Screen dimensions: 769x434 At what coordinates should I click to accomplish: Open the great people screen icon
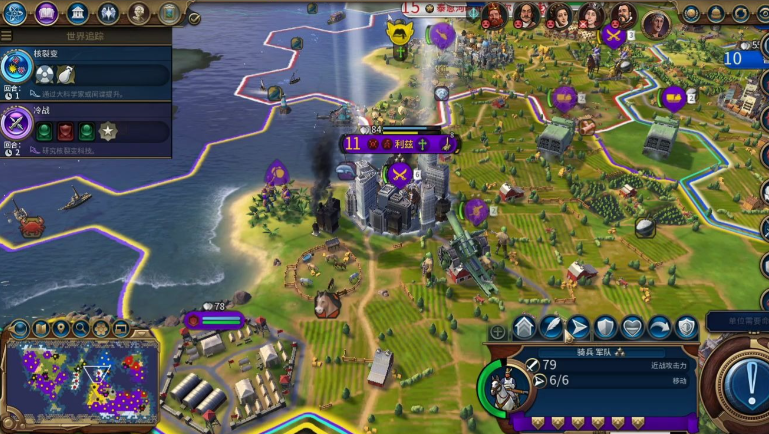click(x=139, y=13)
